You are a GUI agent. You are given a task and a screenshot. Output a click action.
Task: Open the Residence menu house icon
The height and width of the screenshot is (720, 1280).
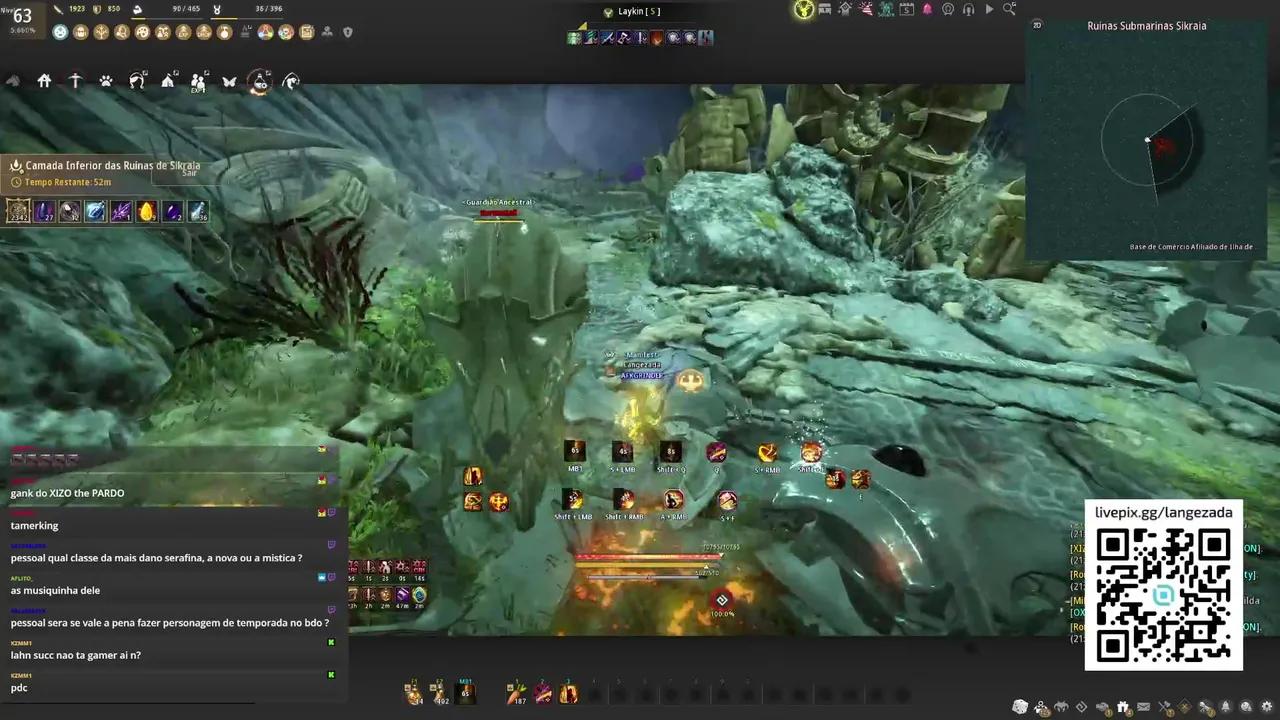[44, 81]
